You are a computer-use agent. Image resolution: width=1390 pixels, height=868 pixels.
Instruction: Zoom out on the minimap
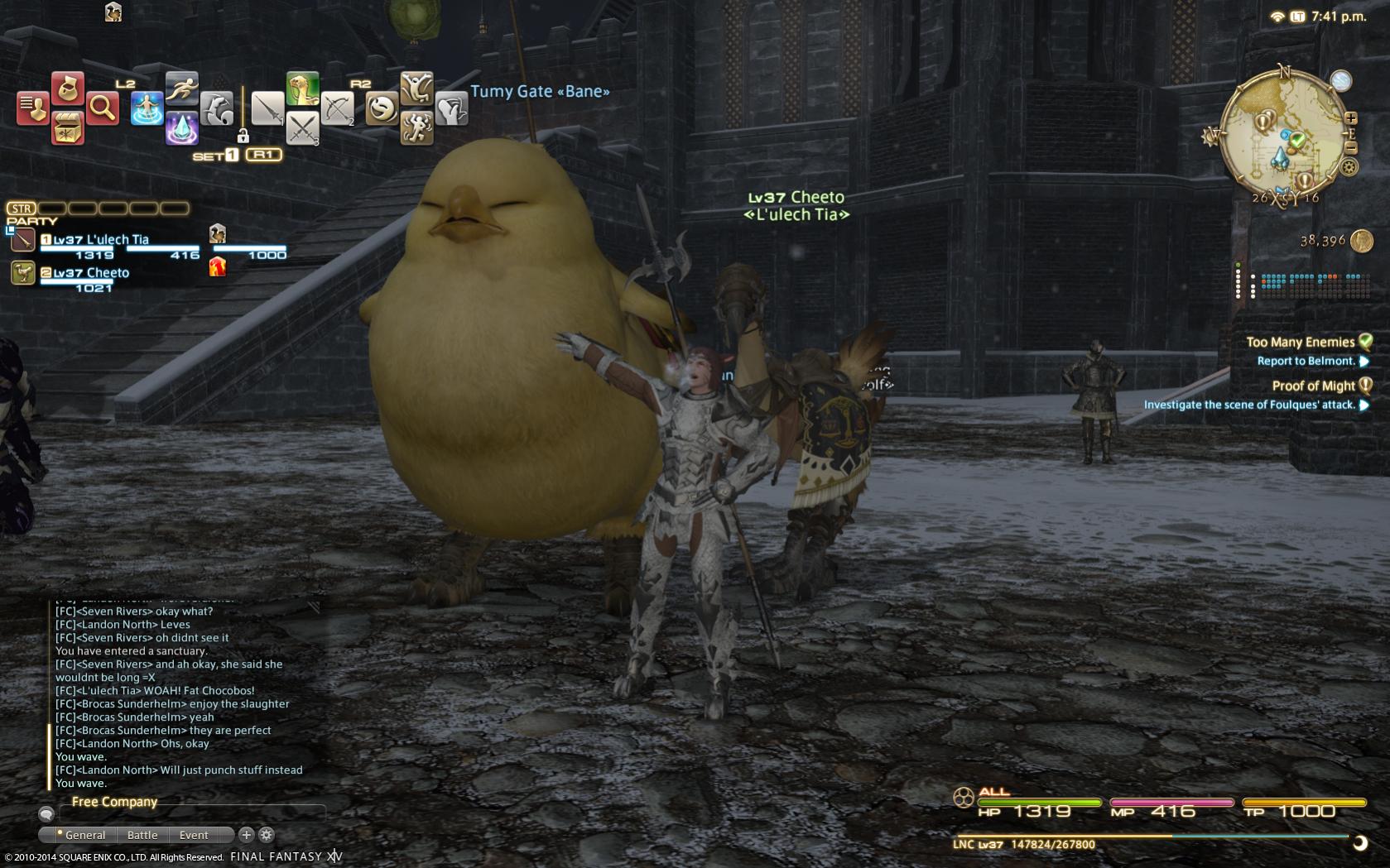point(1351,149)
